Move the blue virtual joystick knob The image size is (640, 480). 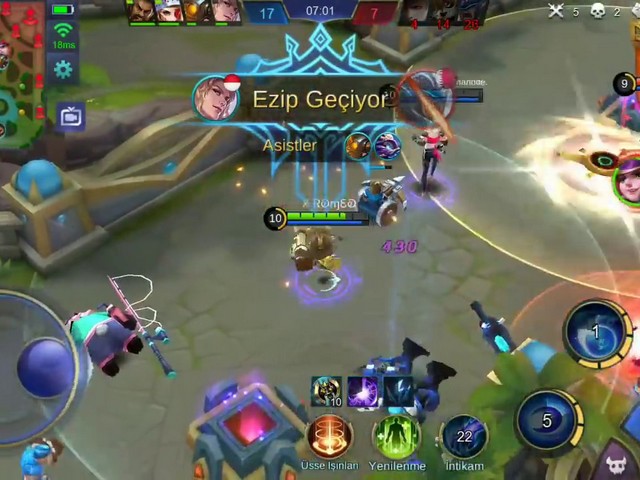[45, 367]
